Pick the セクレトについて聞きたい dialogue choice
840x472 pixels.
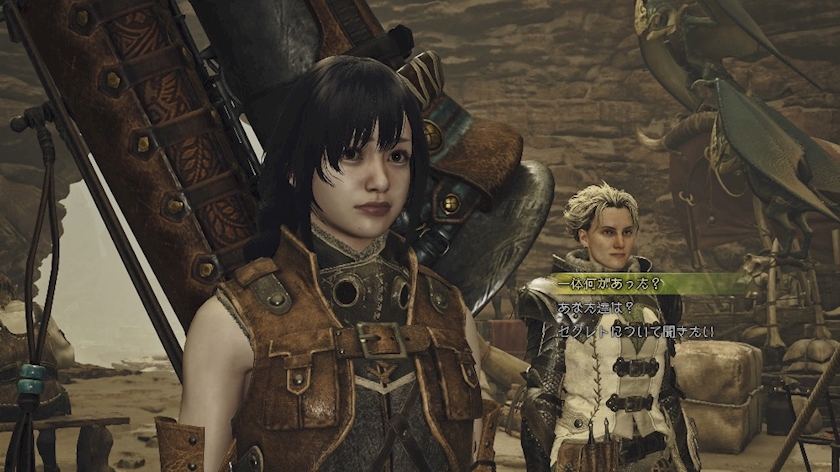635,331
